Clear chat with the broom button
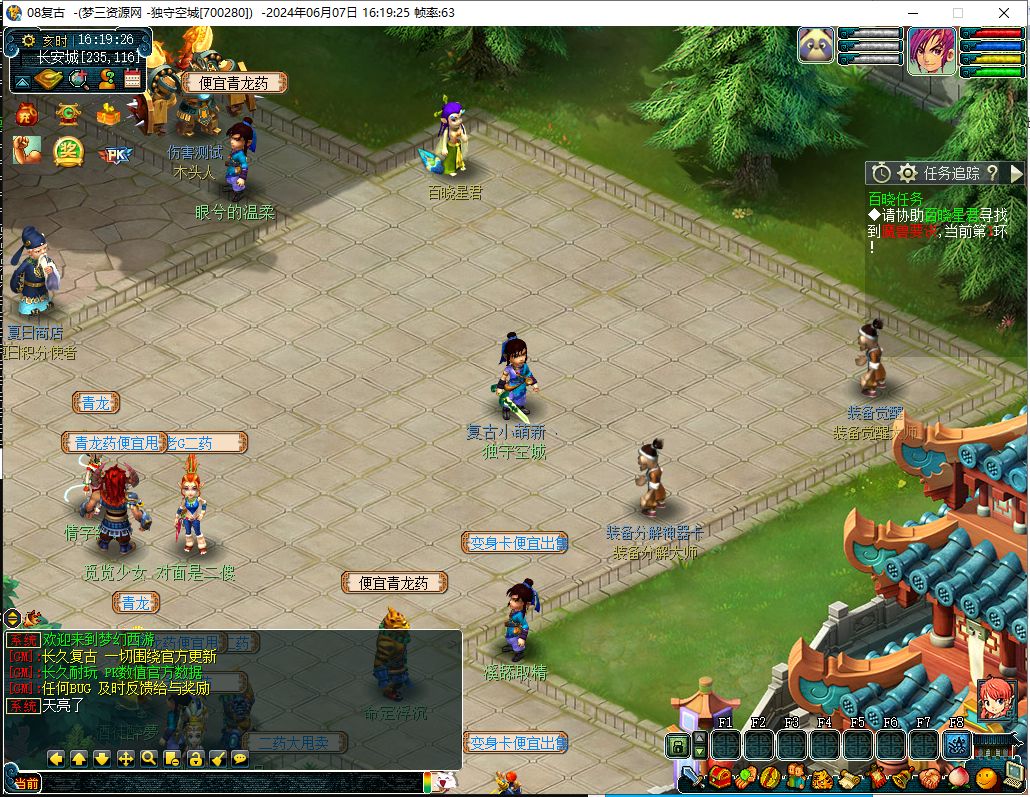Image resolution: width=1030 pixels, height=797 pixels. 217,759
